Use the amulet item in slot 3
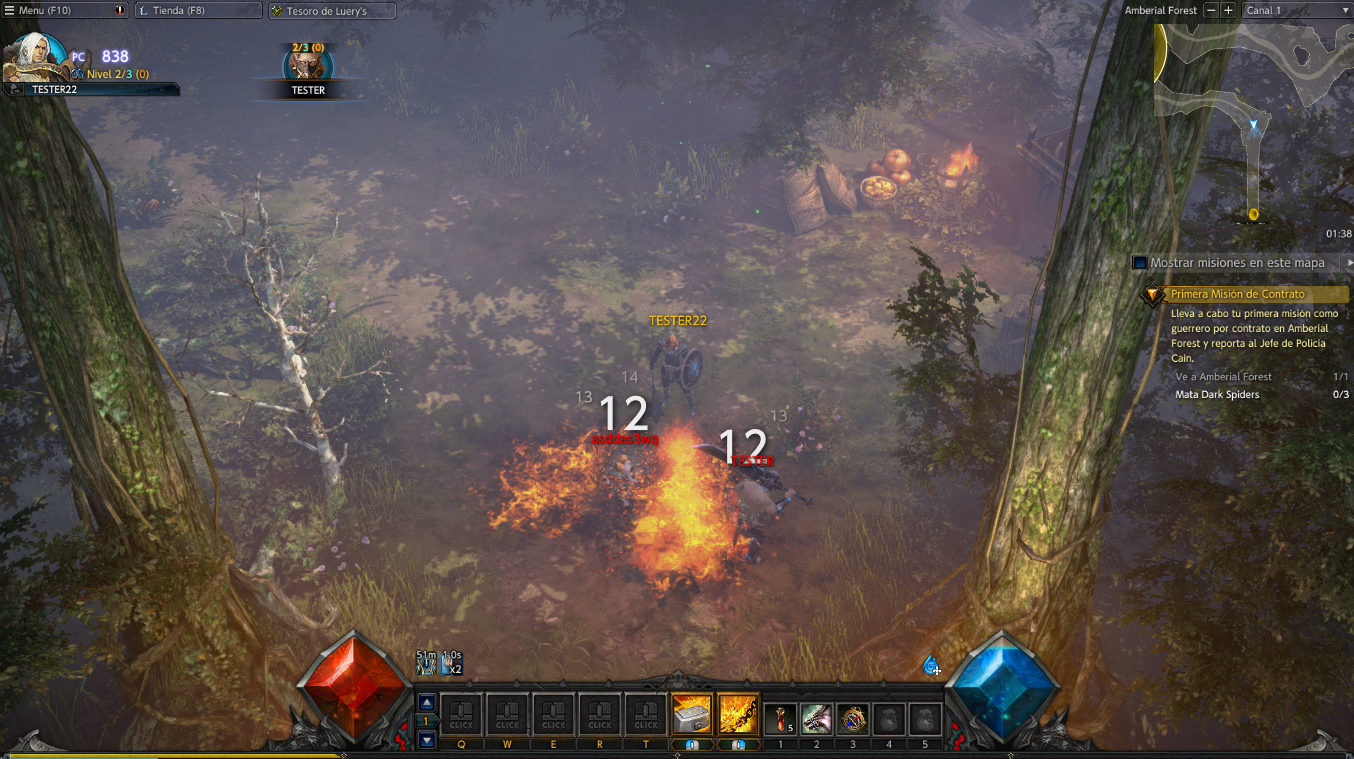 852,719
